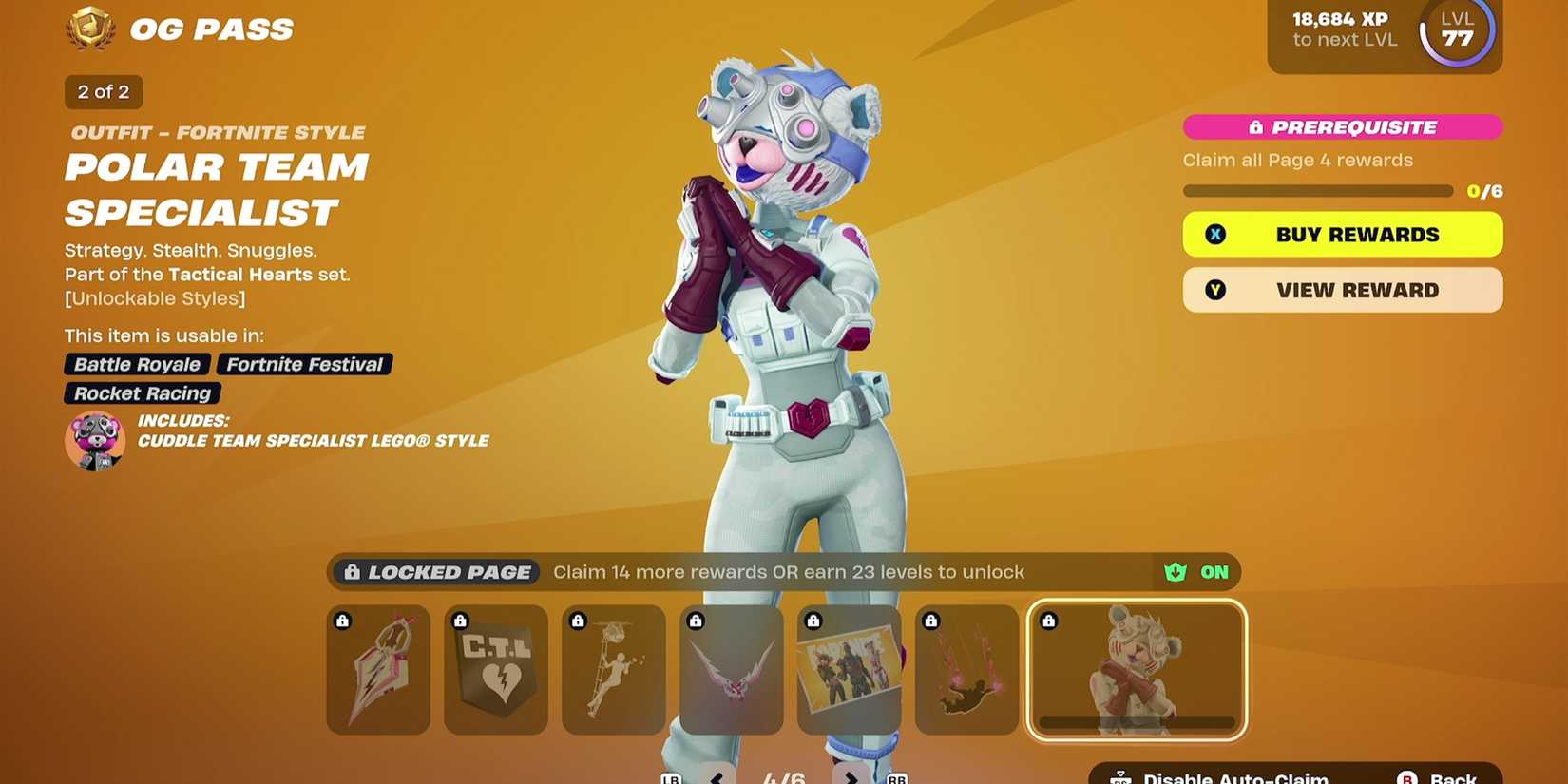This screenshot has width=1568, height=784.
Task: Click the left arrow to previous page
Action: coord(716,776)
